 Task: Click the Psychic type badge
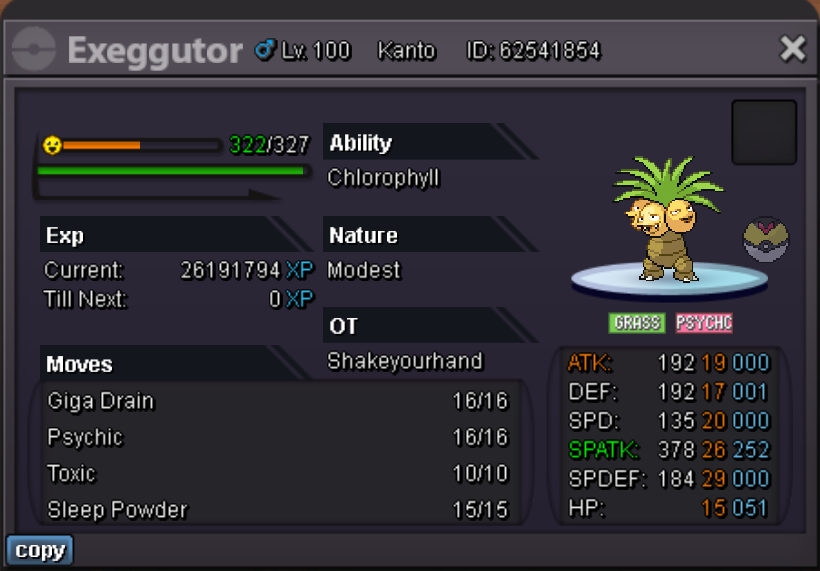[x=703, y=322]
